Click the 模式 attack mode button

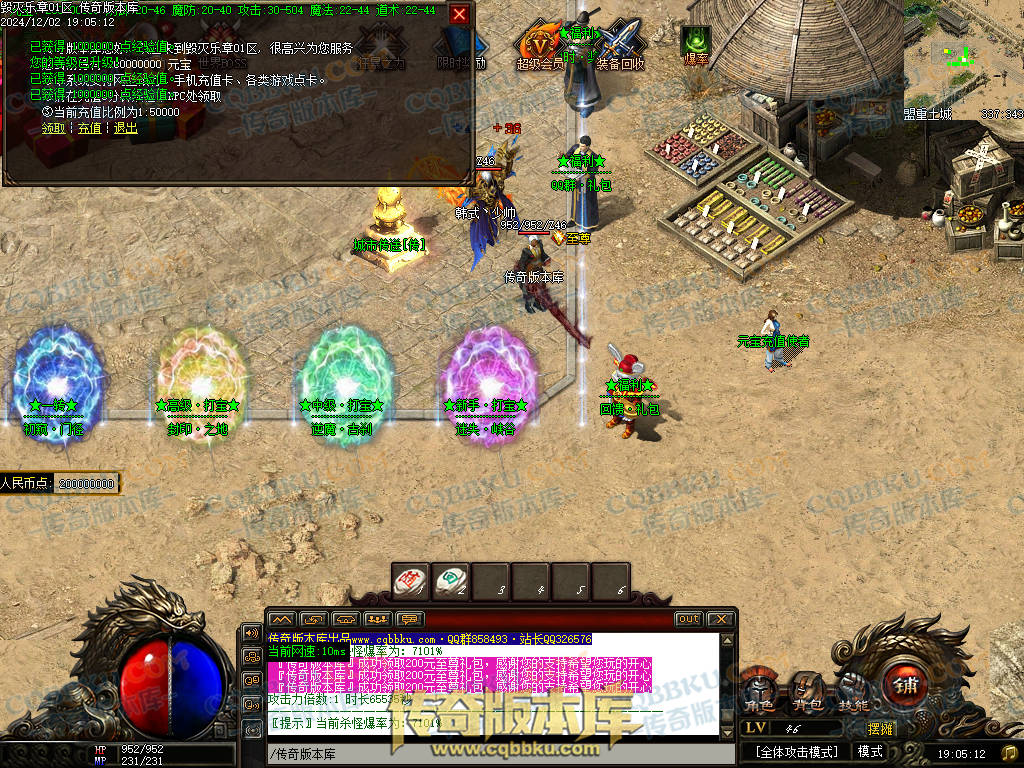[870, 752]
